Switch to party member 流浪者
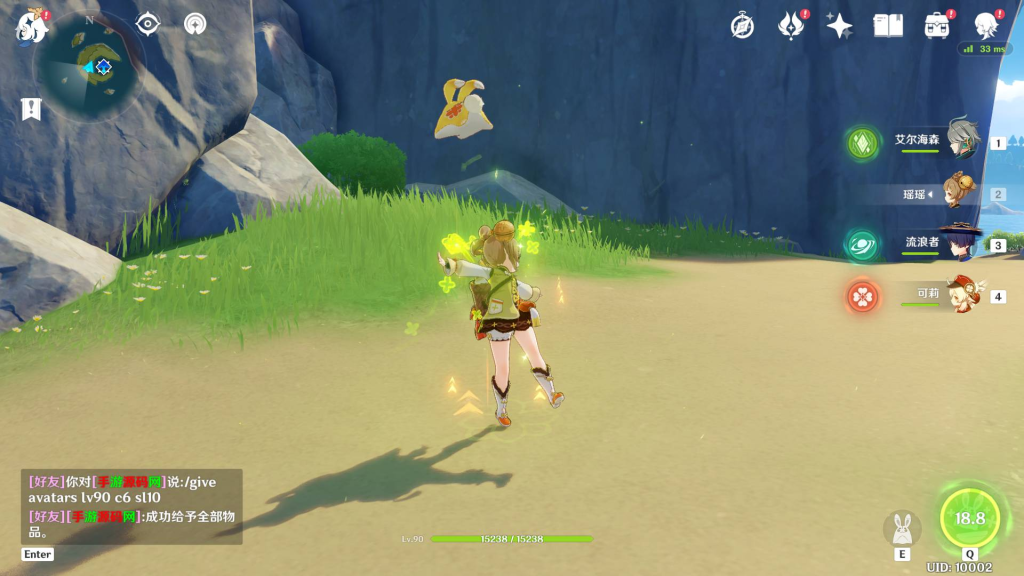This screenshot has width=1024, height=576. point(928,244)
